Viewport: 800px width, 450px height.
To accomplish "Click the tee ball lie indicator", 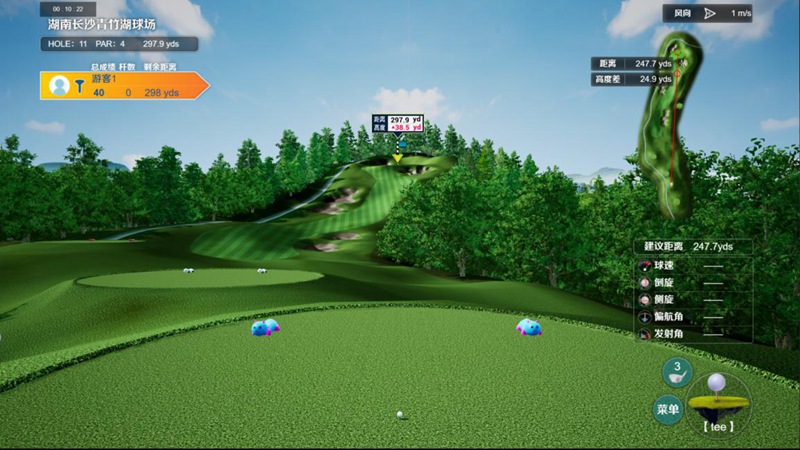I will (x=718, y=402).
